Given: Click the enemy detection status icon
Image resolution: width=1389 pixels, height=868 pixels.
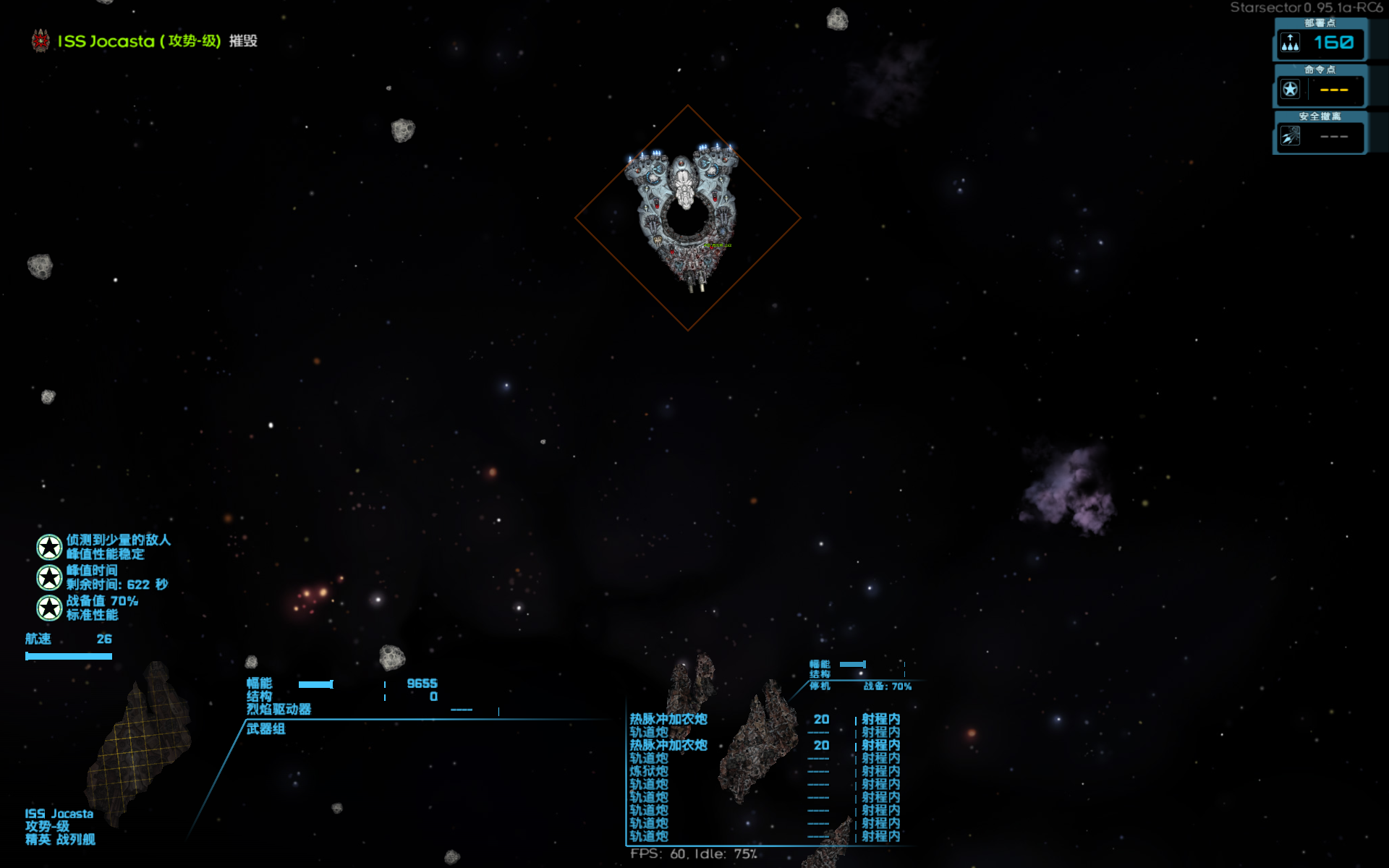Looking at the screenshot, I should tap(49, 548).
